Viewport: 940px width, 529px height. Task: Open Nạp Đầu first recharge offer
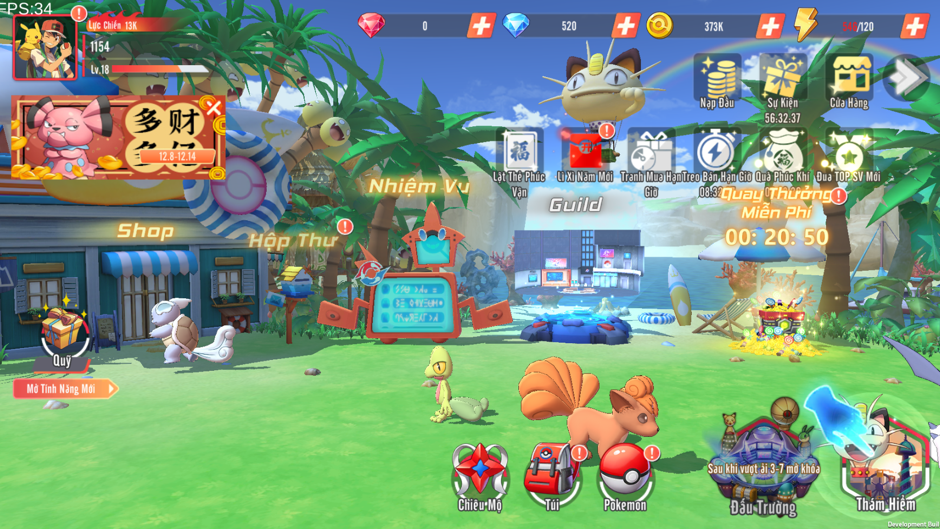[716, 80]
